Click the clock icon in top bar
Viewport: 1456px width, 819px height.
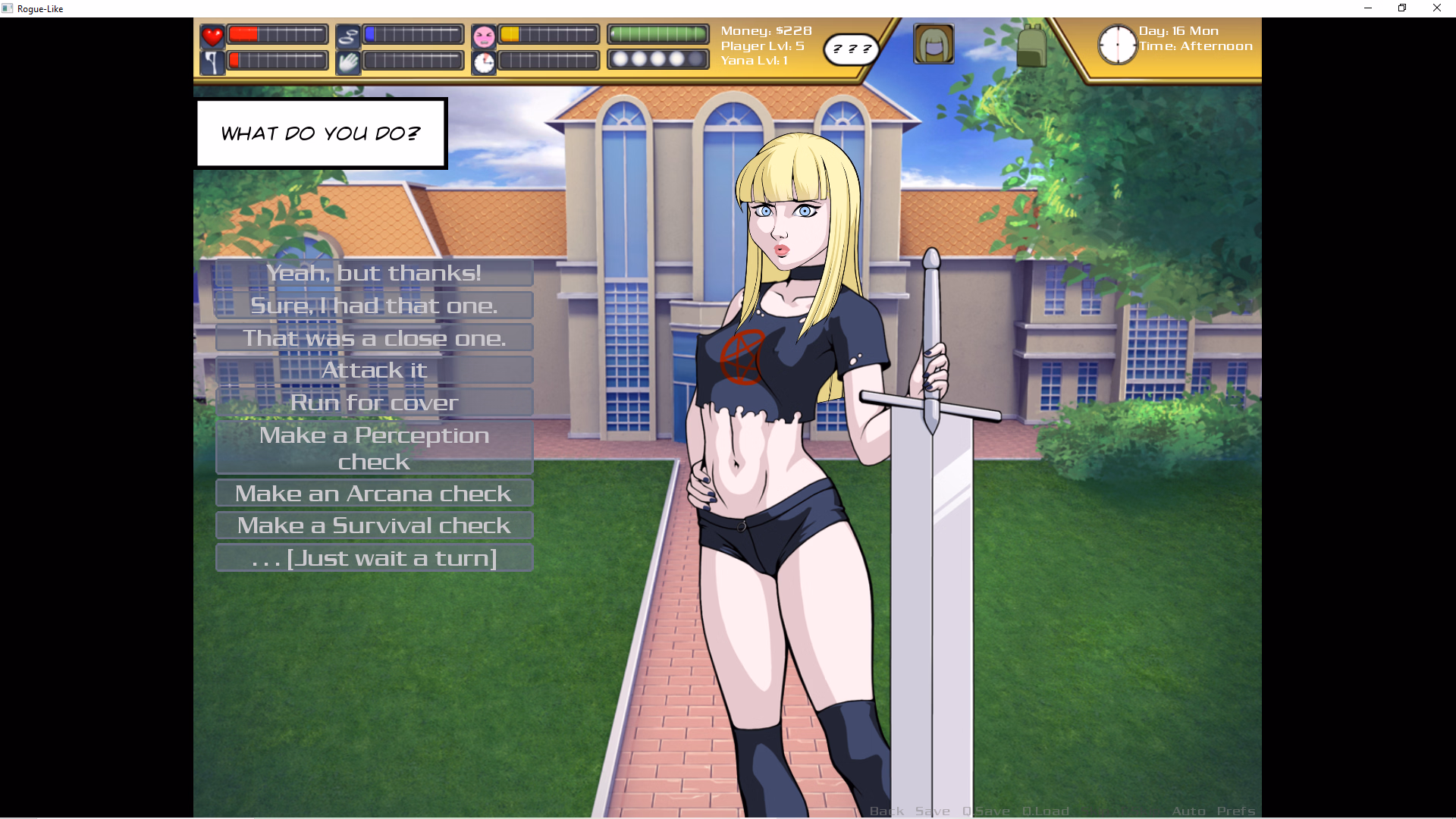pyautogui.click(x=1117, y=45)
